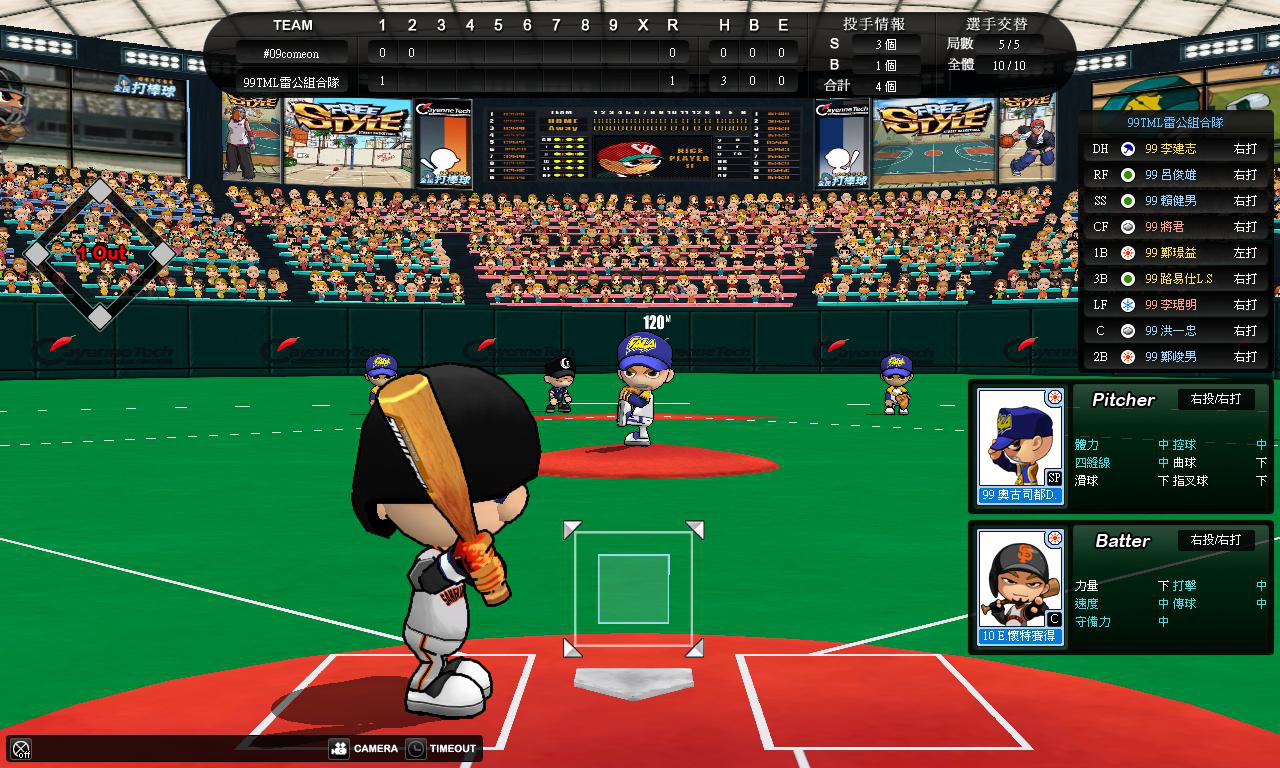This screenshot has width=1280, height=768.
Task: Select RF 呂俊雄 from the lineup
Action: [x=1174, y=175]
